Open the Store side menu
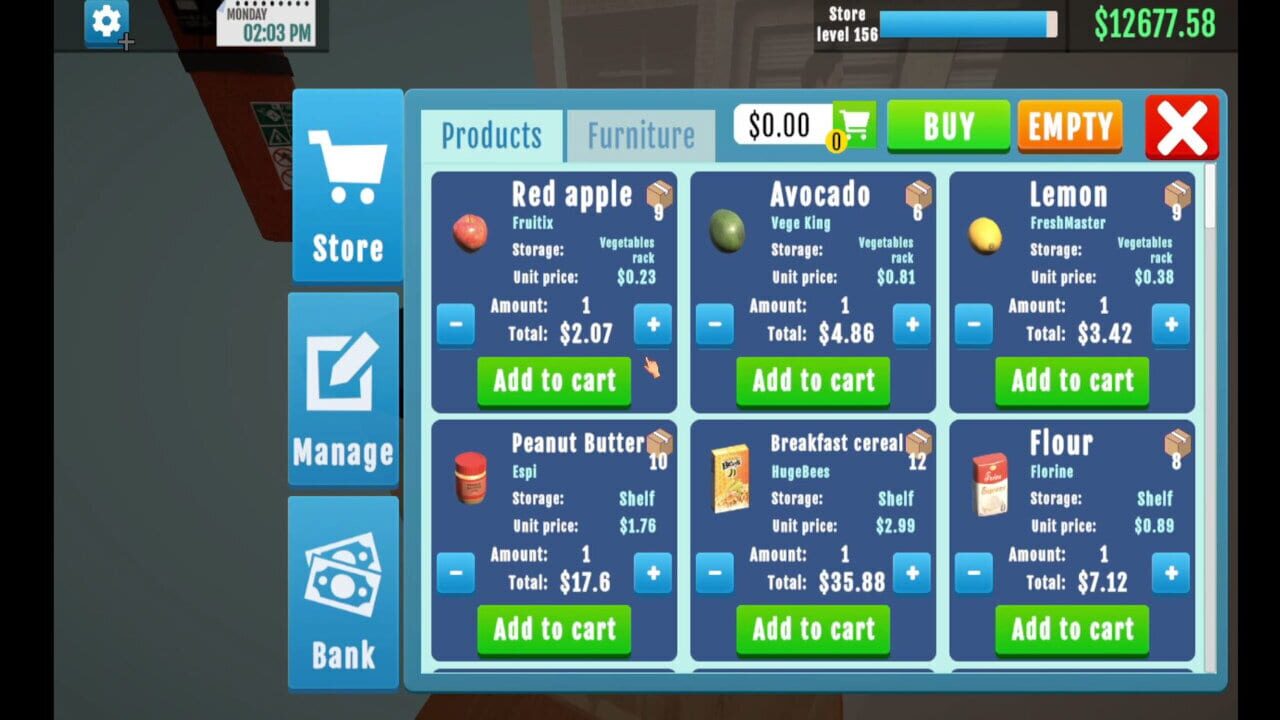 347,187
